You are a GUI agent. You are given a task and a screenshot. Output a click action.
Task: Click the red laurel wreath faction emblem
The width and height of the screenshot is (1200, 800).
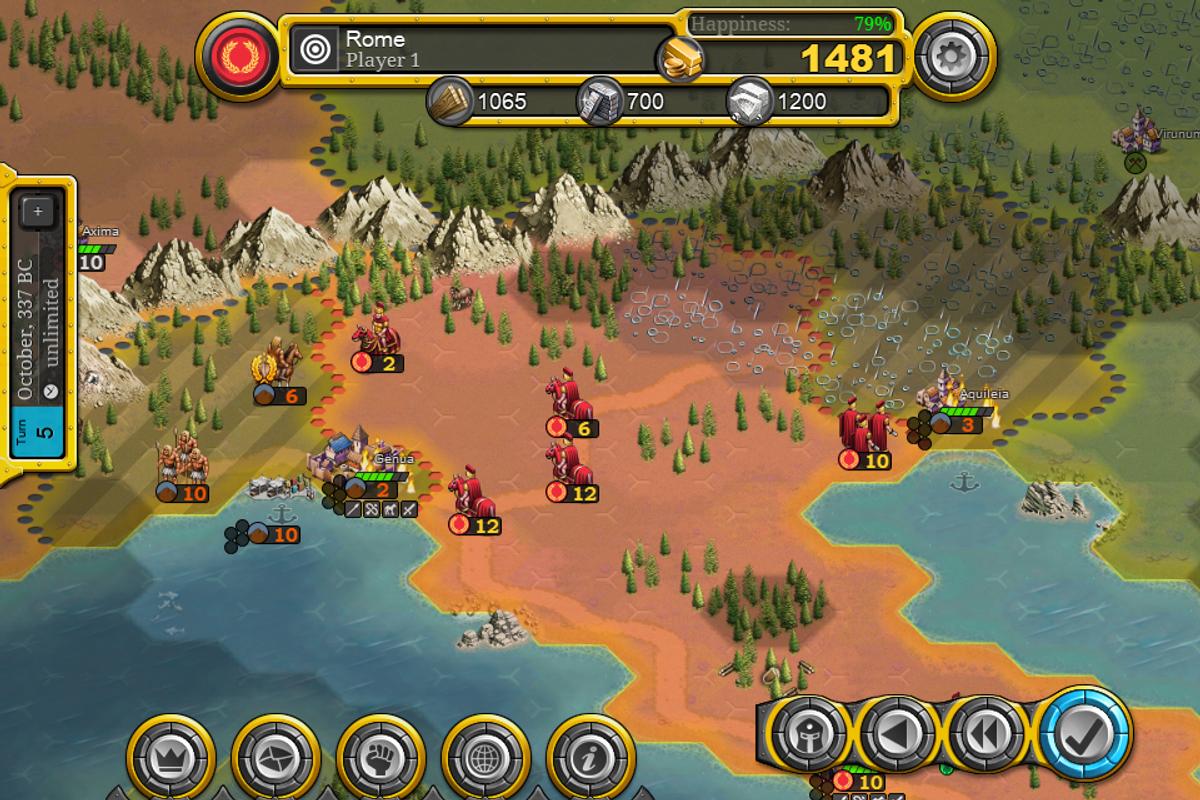pyautogui.click(x=239, y=58)
